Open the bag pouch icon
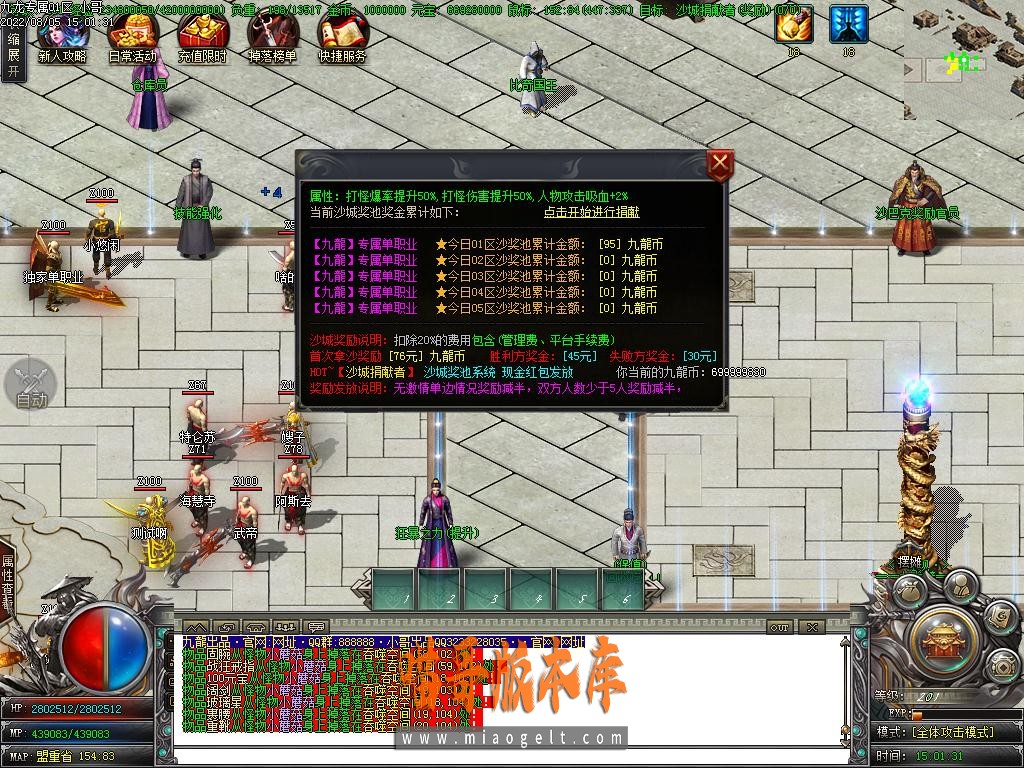This screenshot has height=768, width=1024. coord(911,592)
